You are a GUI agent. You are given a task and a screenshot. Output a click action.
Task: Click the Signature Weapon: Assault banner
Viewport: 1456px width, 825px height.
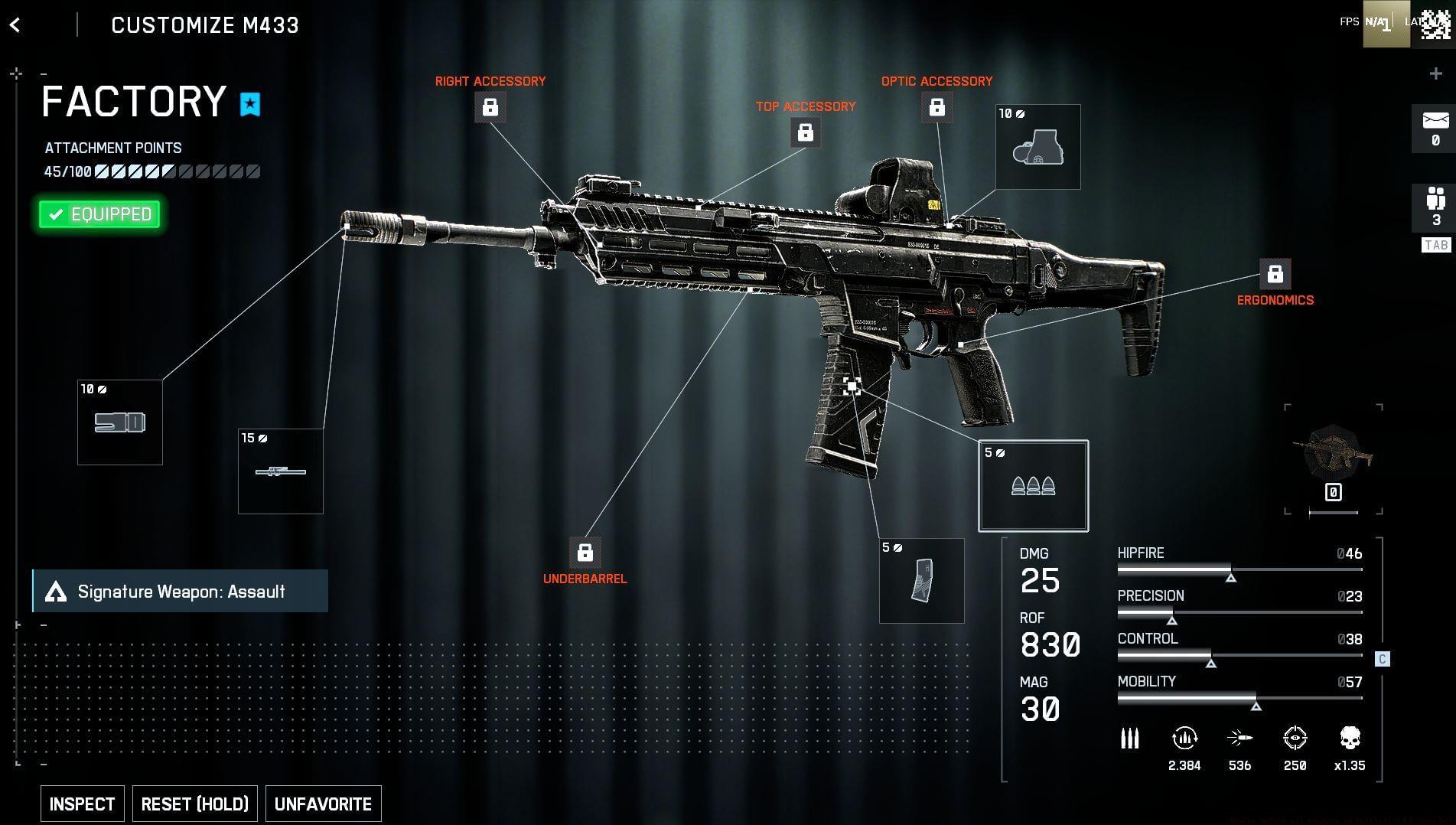pos(181,591)
